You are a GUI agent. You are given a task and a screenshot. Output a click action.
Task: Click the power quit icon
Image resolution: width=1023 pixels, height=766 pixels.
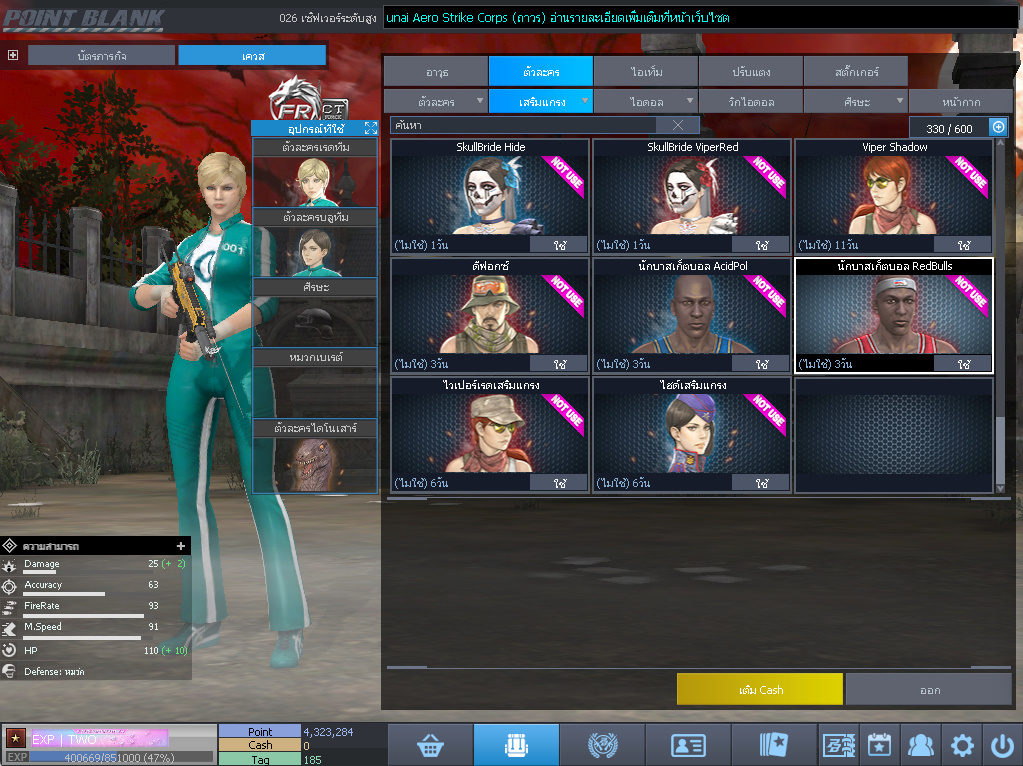tap(1002, 745)
